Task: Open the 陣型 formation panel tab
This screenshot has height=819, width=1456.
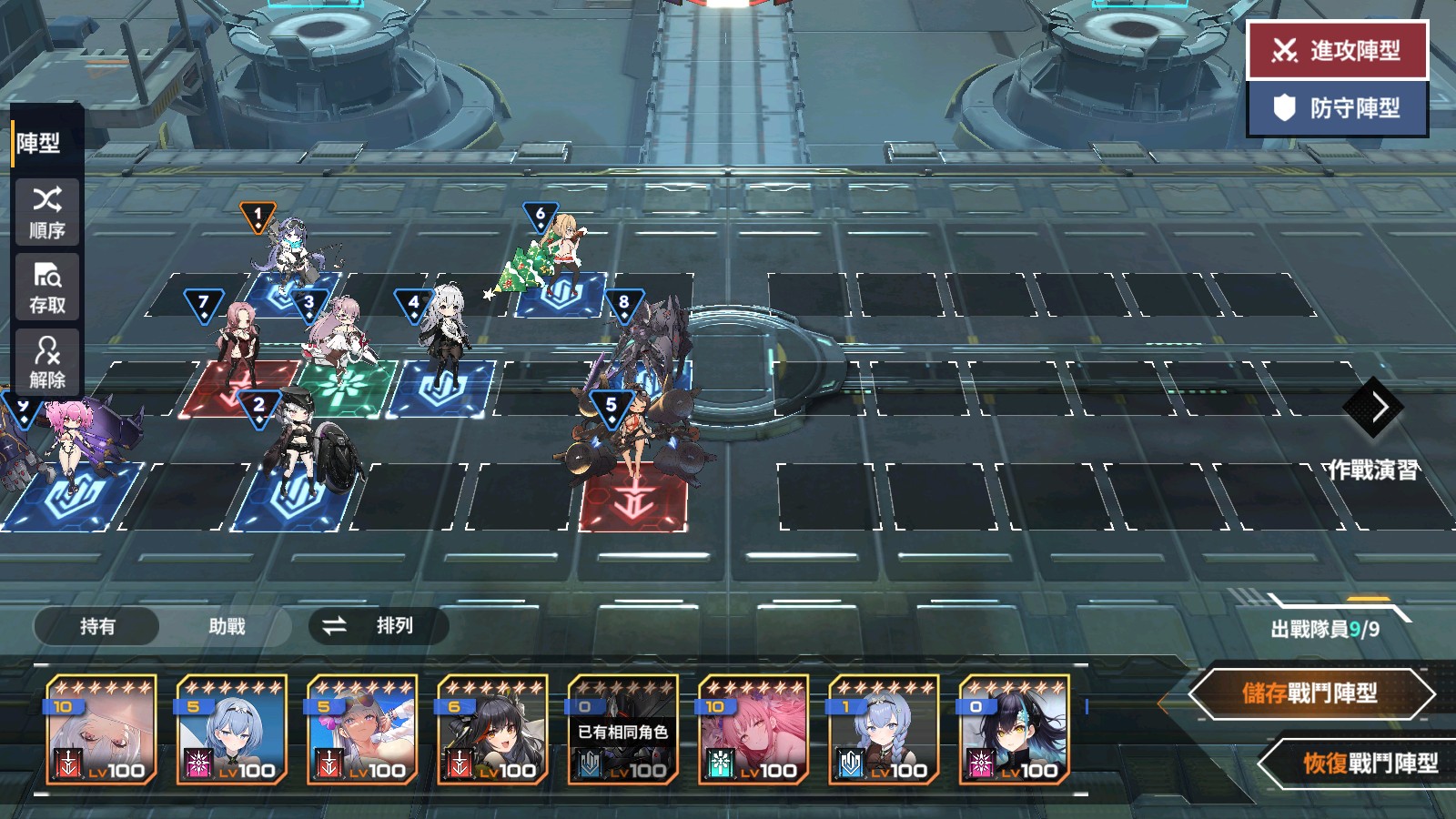Action: click(39, 143)
